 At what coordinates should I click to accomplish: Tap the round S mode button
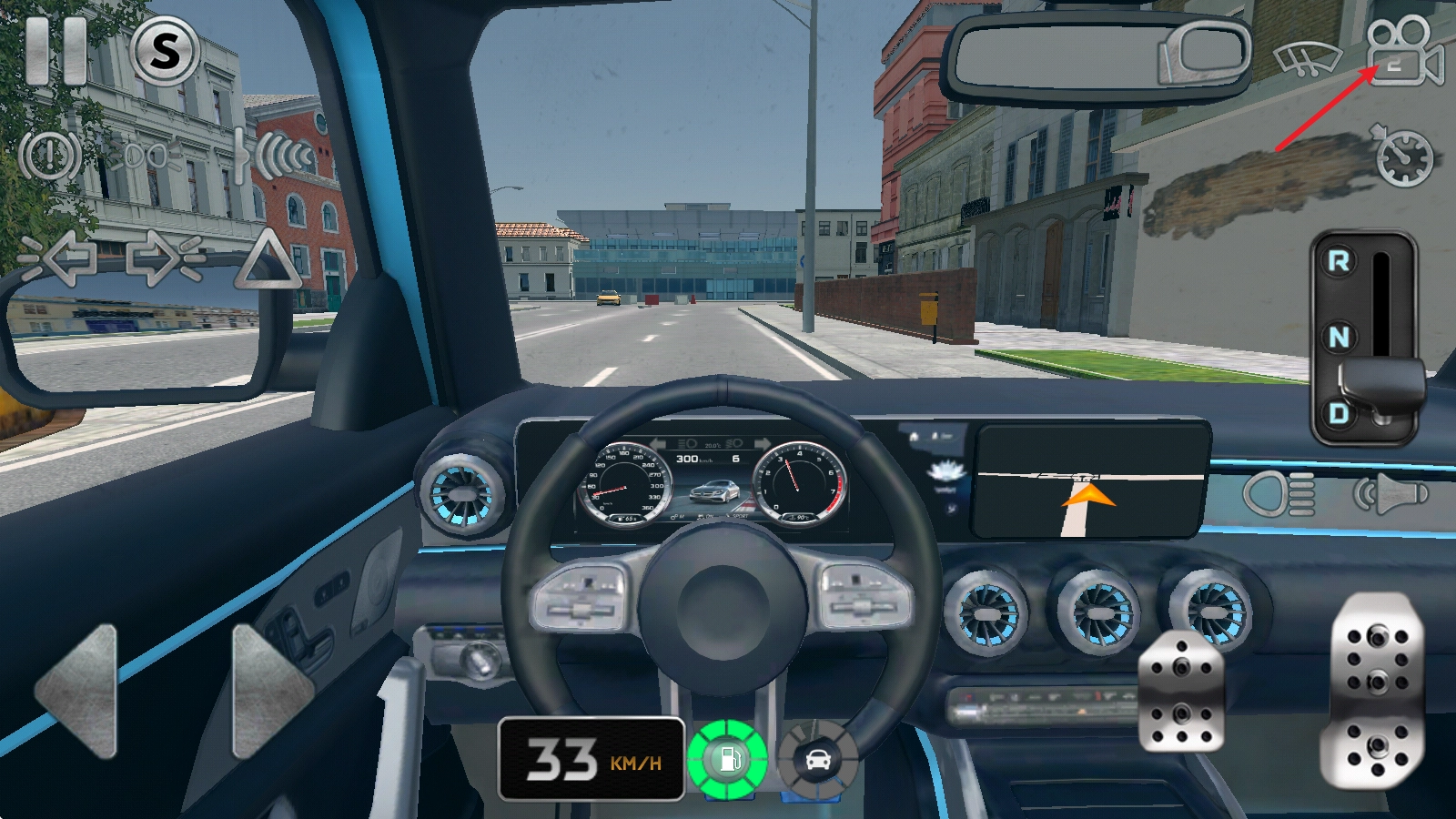(x=165, y=51)
